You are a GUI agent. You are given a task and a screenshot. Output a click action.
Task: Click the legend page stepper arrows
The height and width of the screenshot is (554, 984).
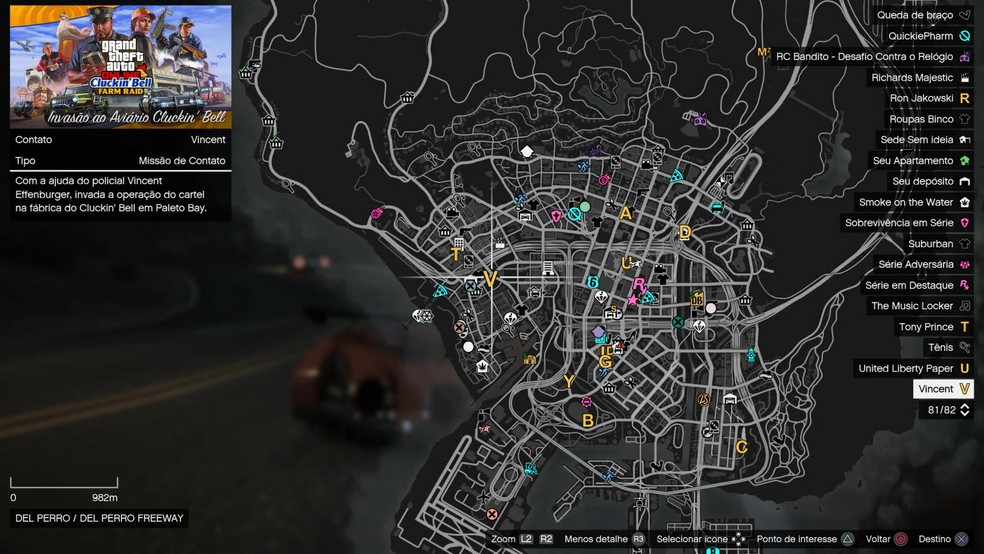point(964,410)
